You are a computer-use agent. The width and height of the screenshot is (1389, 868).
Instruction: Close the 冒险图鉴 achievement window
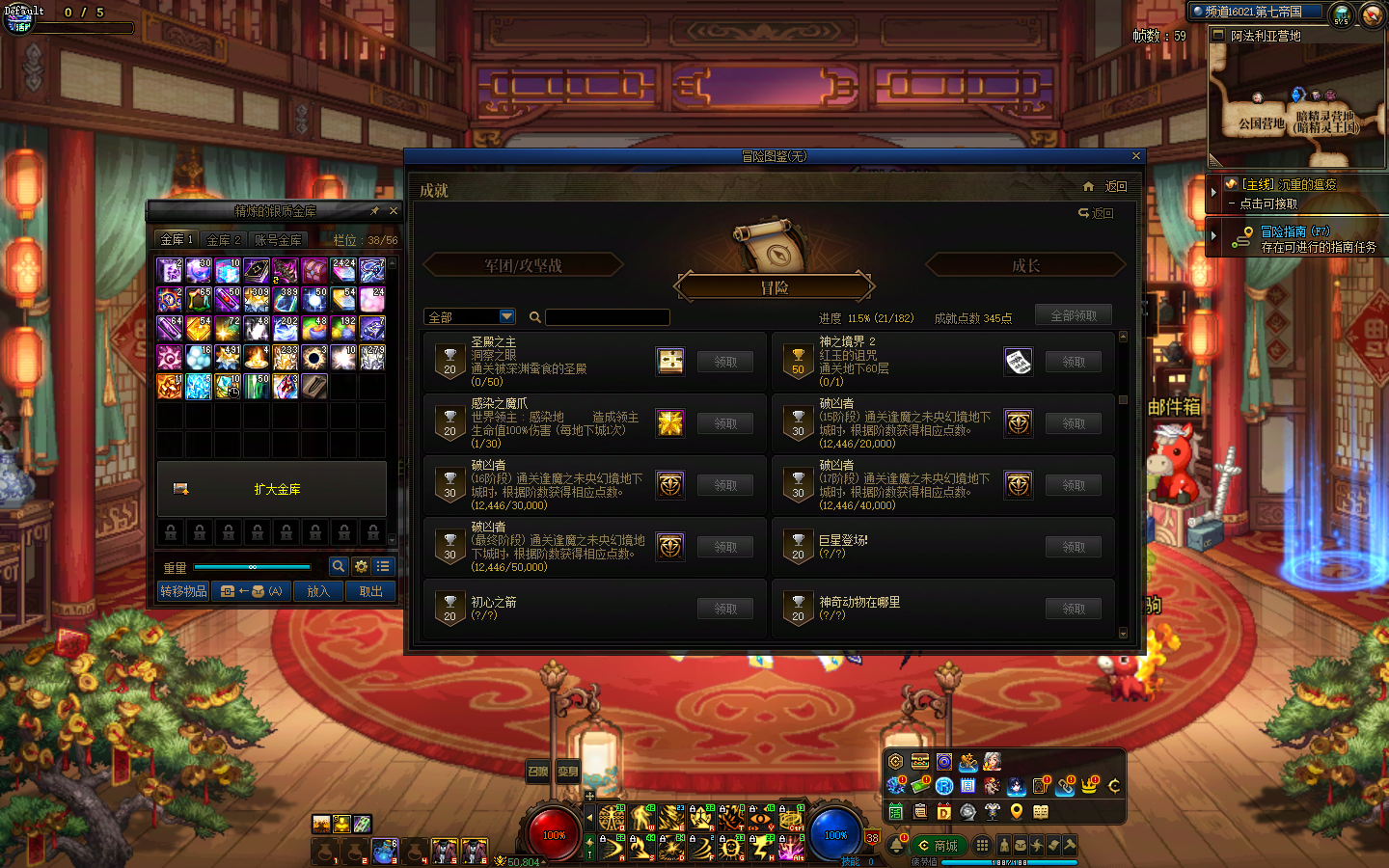pyautogui.click(x=1135, y=156)
